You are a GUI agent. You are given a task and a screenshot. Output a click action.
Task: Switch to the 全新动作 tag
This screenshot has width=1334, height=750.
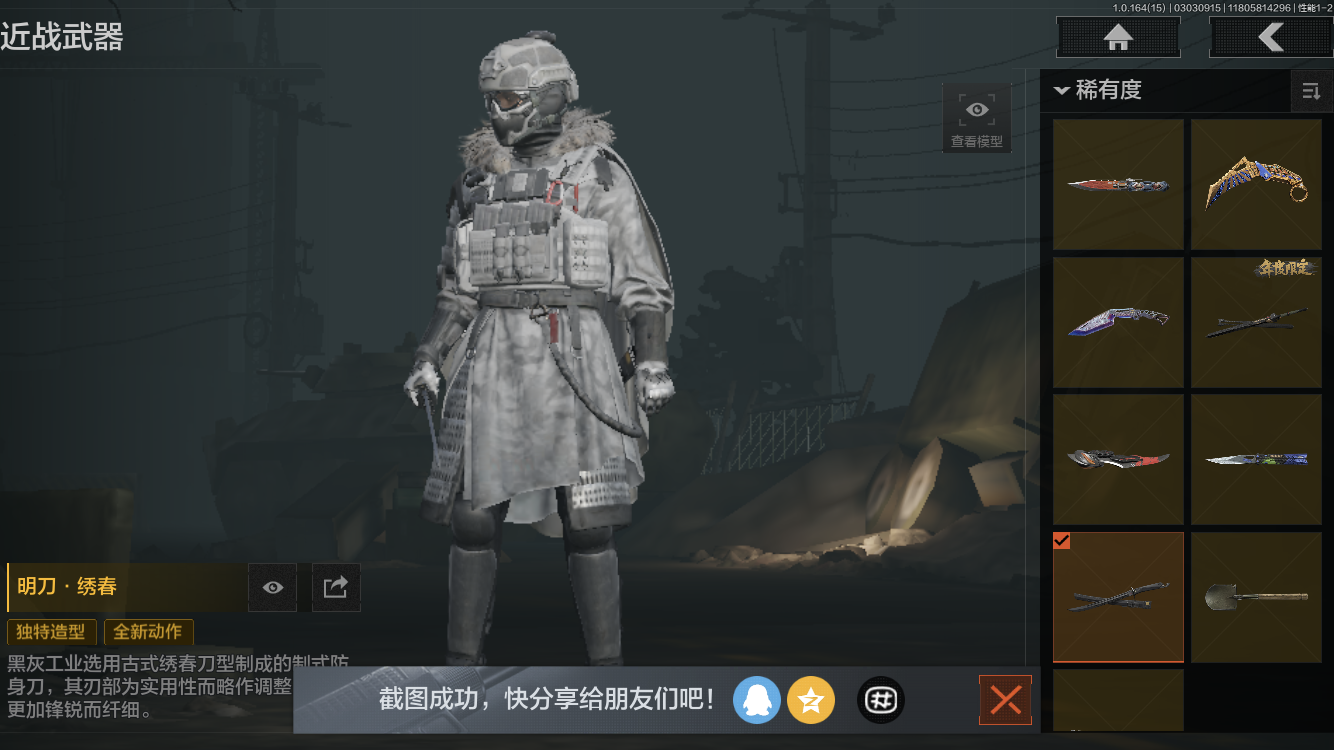point(148,632)
